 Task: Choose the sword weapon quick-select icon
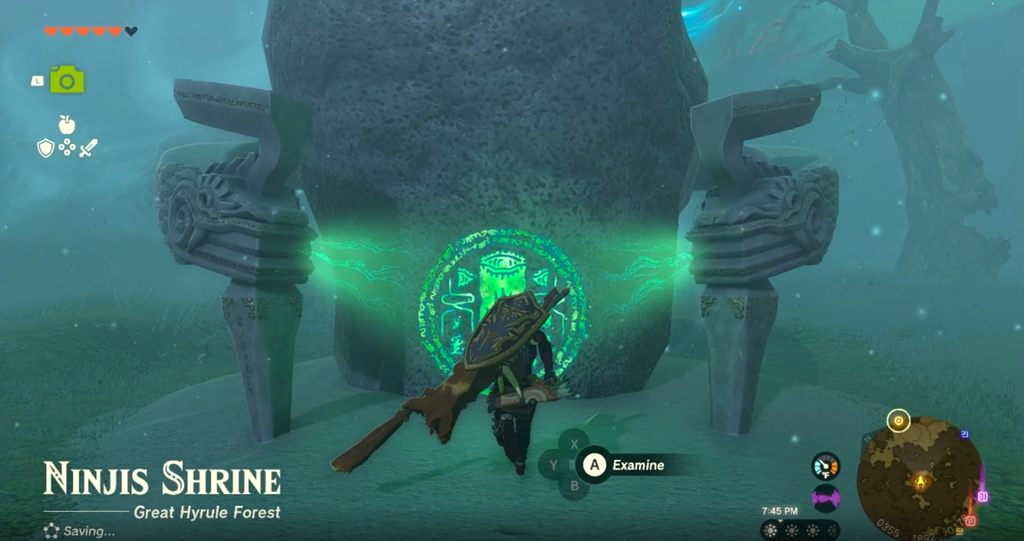[89, 148]
